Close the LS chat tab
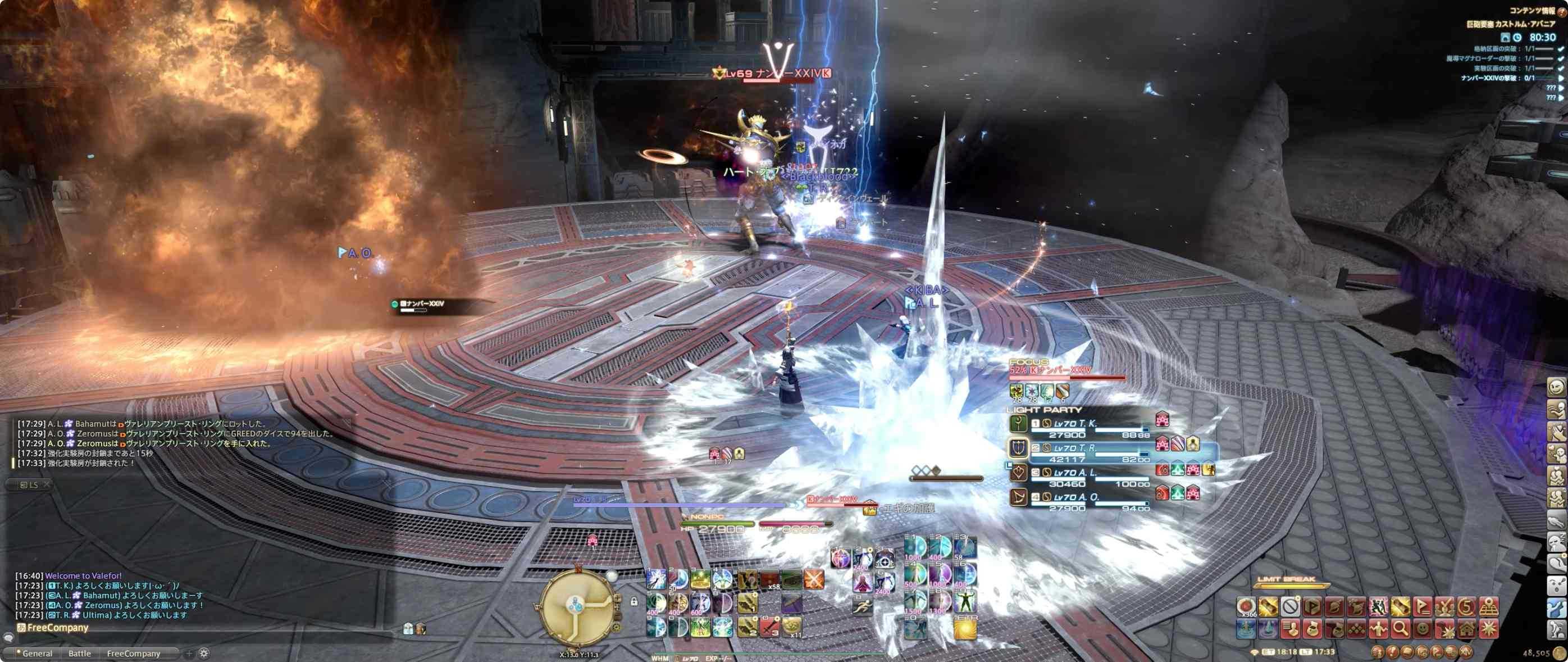This screenshot has width=1568, height=662. pyautogui.click(x=47, y=485)
